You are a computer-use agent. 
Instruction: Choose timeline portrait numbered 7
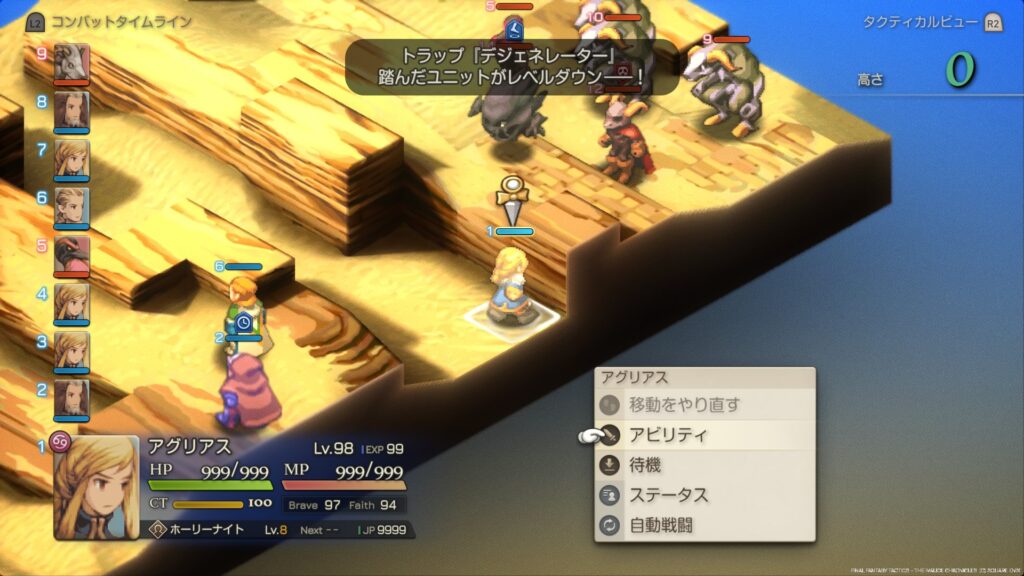[x=72, y=157]
